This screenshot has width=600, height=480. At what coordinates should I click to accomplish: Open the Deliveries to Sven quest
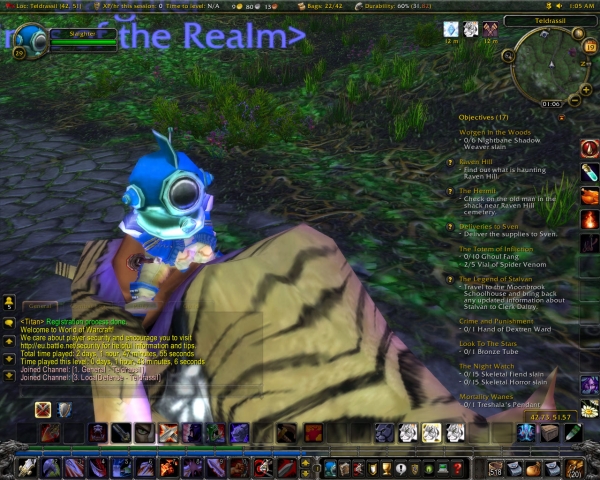coord(490,226)
